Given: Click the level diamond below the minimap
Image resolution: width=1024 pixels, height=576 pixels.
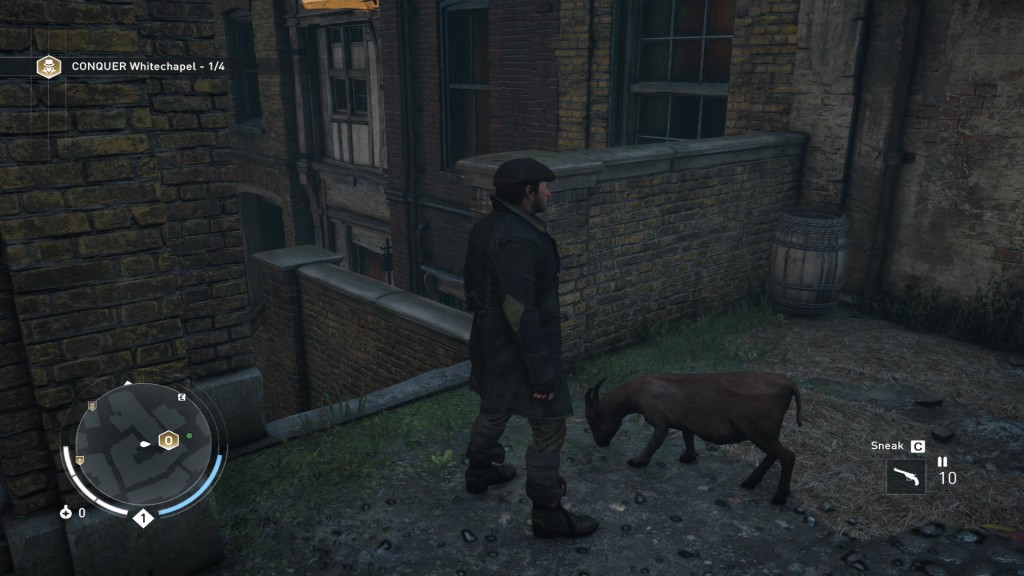Looking at the screenshot, I should click(x=142, y=518).
